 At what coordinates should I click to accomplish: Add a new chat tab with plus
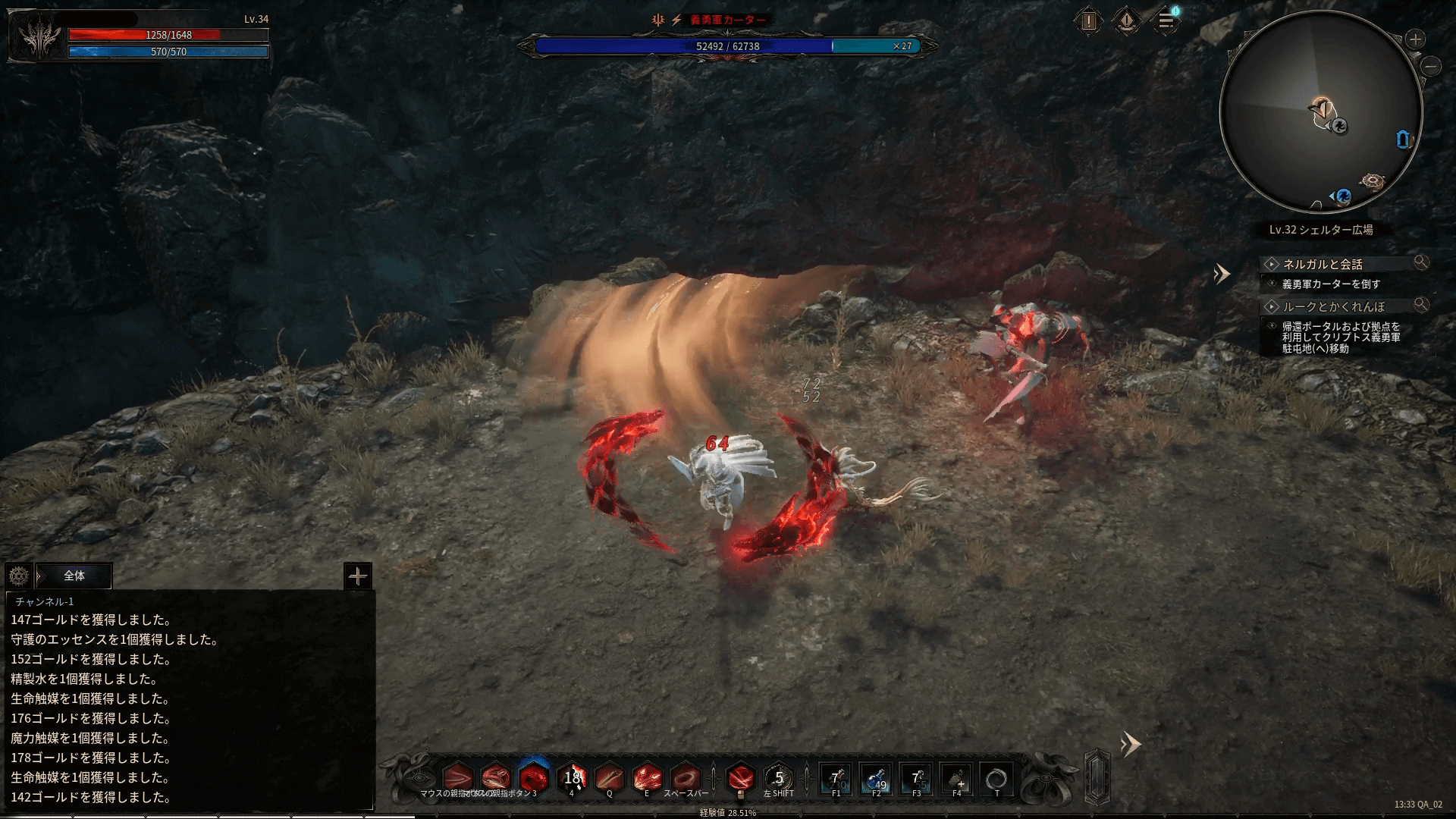(x=357, y=576)
